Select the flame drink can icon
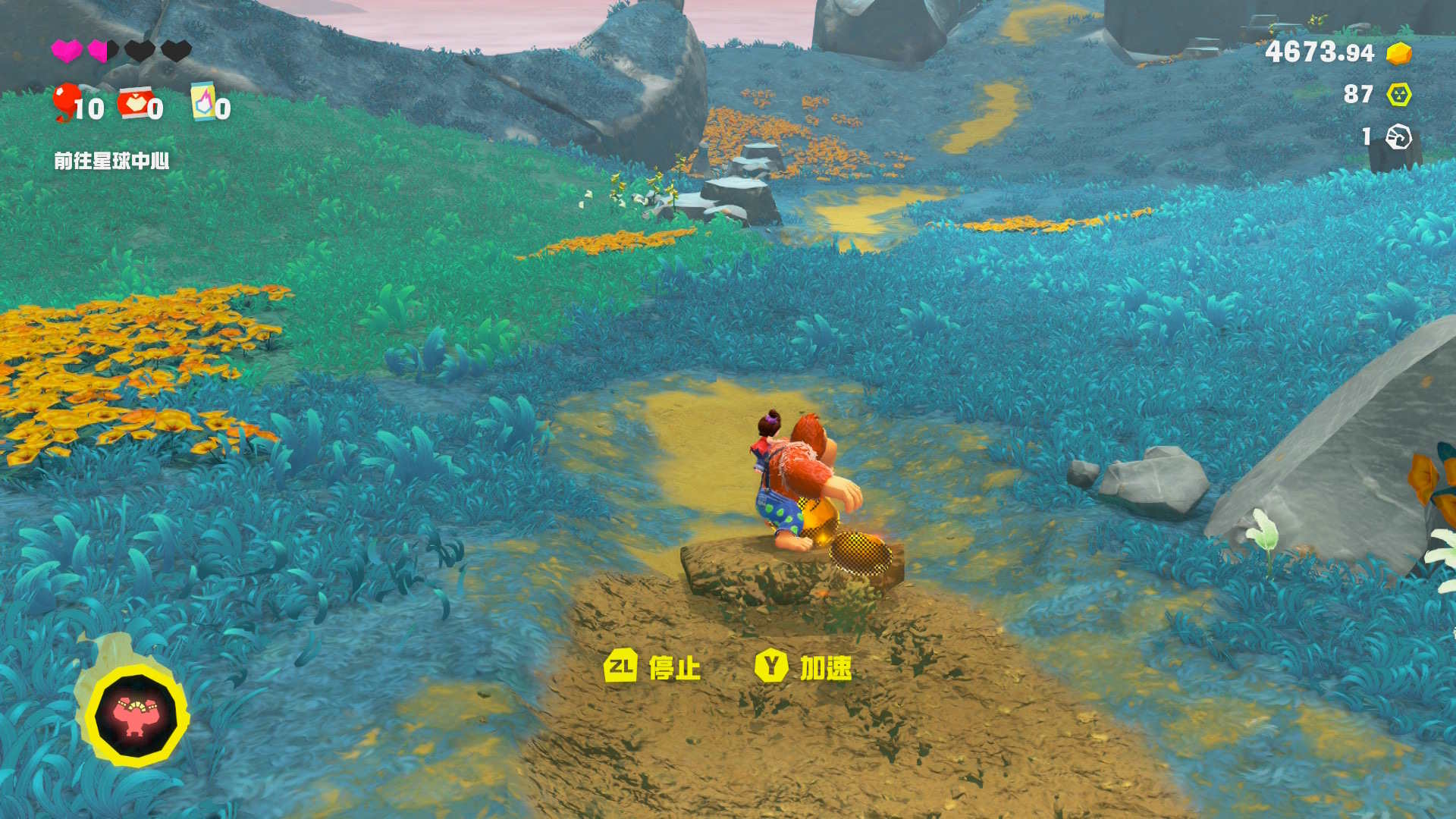Viewport: 1456px width, 819px height. point(203,102)
